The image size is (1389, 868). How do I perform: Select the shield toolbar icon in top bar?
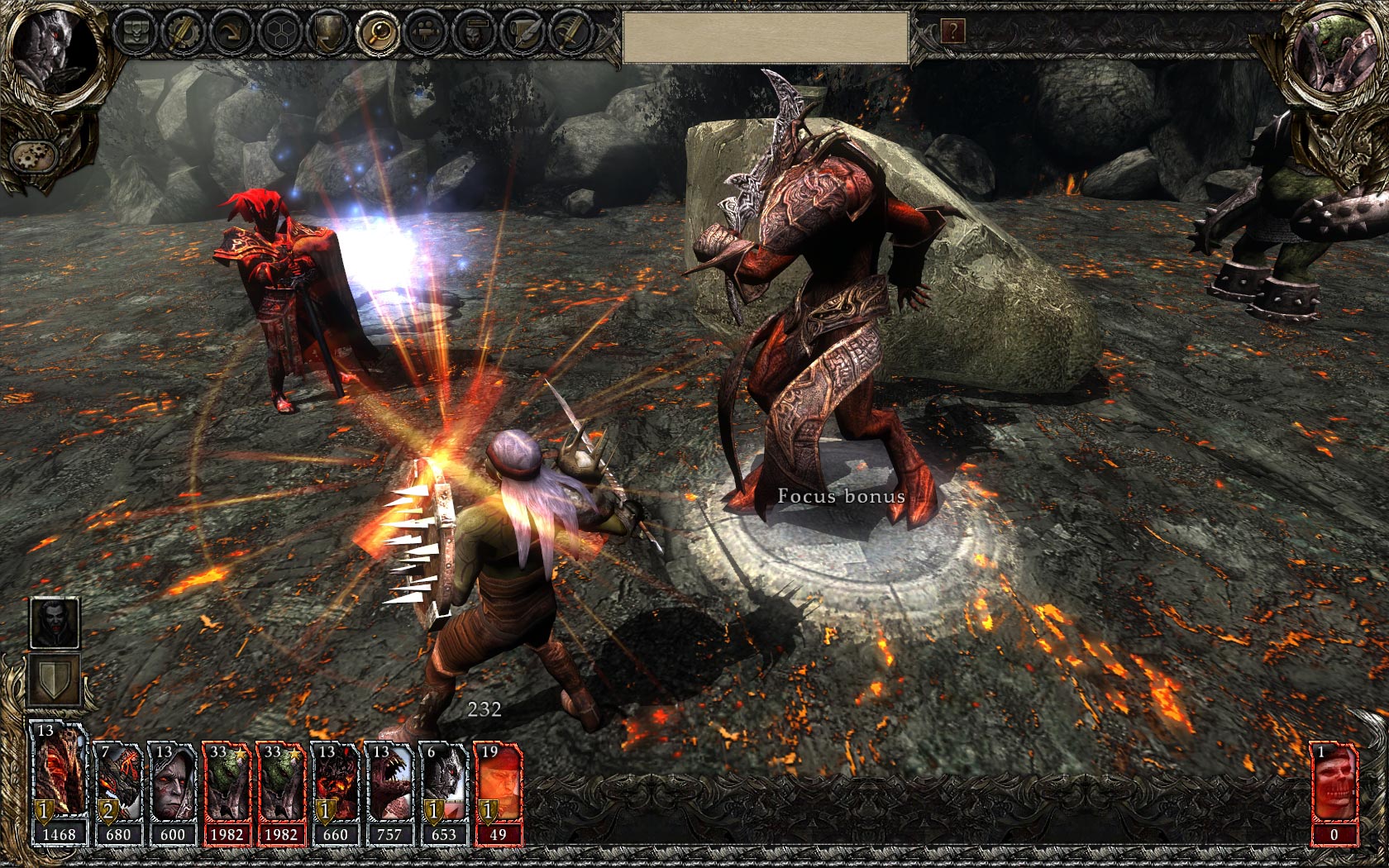click(x=327, y=32)
